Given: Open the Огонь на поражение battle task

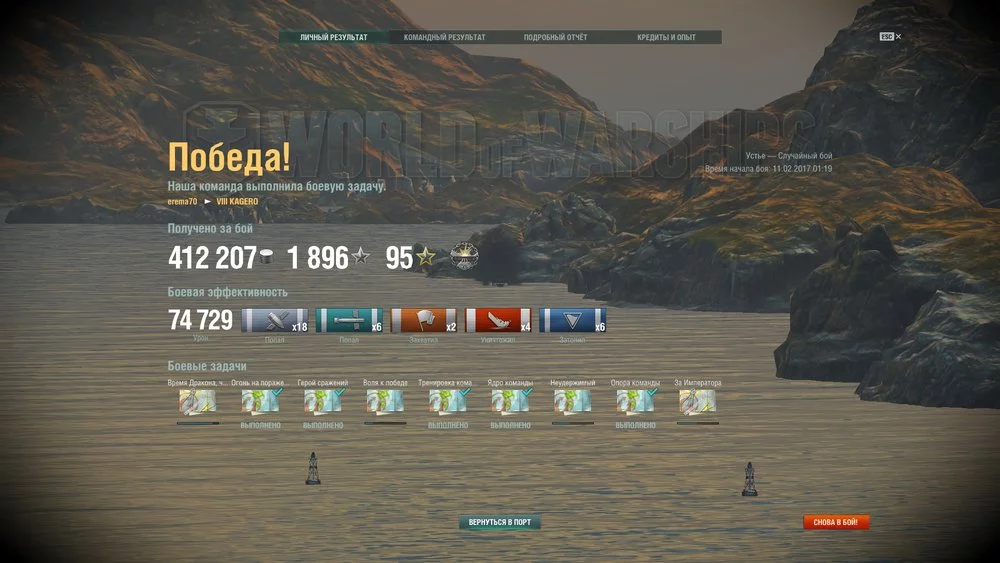Looking at the screenshot, I should (x=260, y=402).
